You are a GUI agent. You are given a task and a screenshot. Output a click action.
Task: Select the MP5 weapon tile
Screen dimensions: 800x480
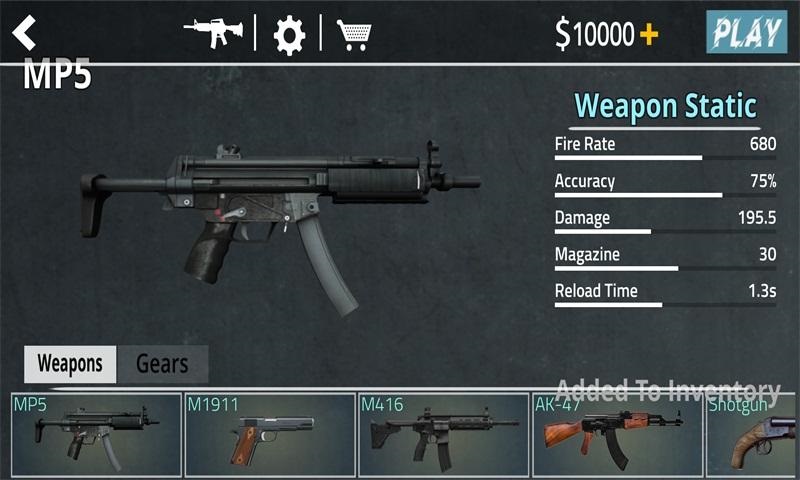[x=97, y=435]
